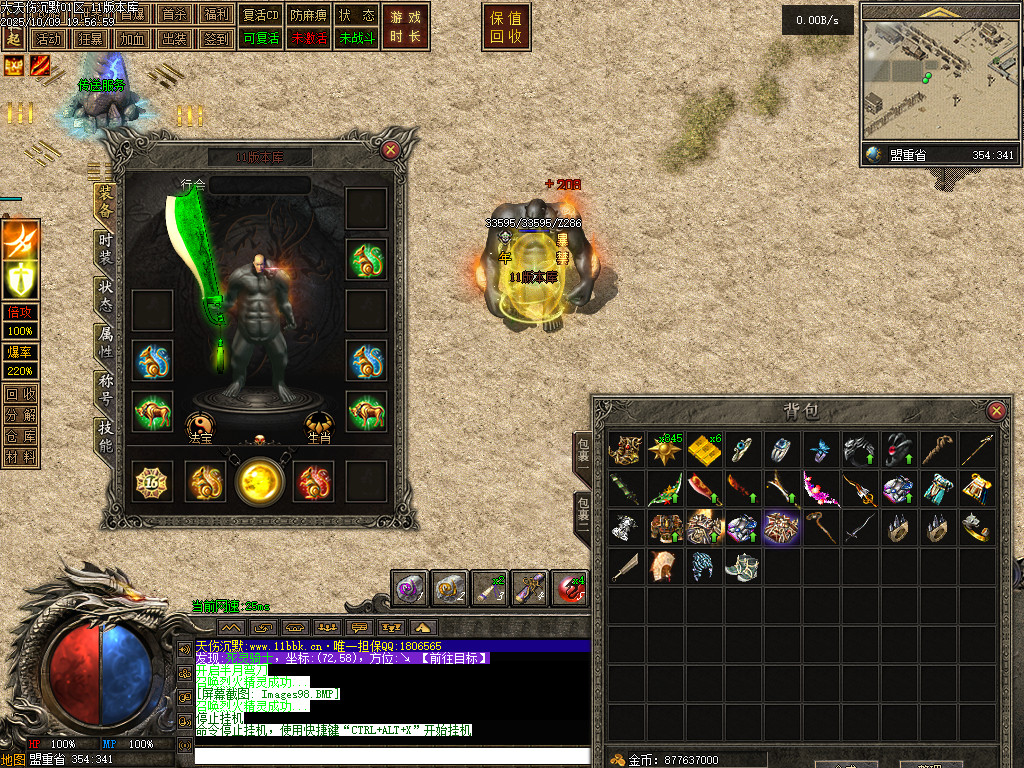This screenshot has width=1024, height=768.
Task: Click the 保值回收 button
Action: click(506, 27)
